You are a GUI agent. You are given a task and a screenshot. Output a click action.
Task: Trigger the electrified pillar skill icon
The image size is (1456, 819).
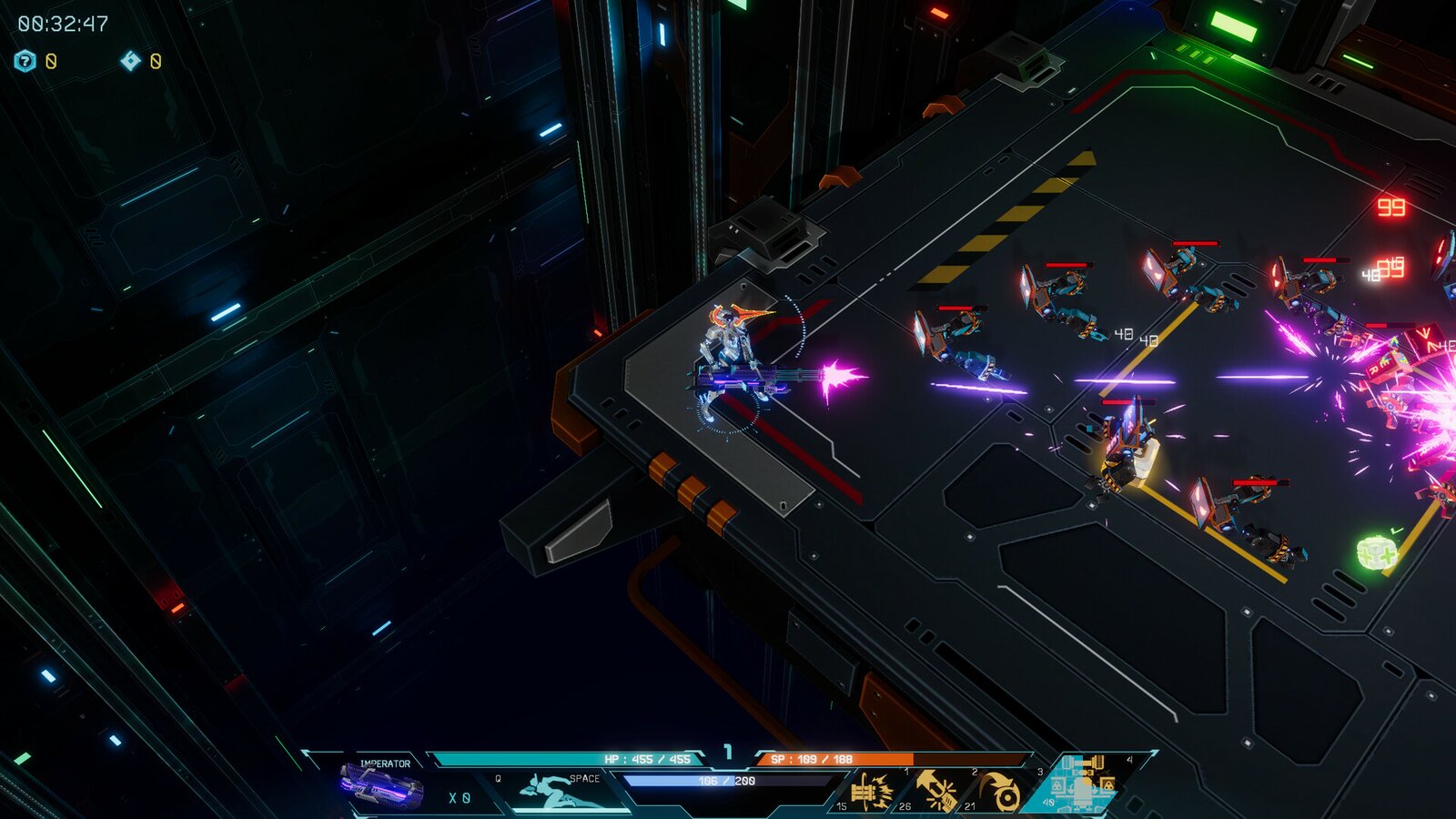coord(871,790)
